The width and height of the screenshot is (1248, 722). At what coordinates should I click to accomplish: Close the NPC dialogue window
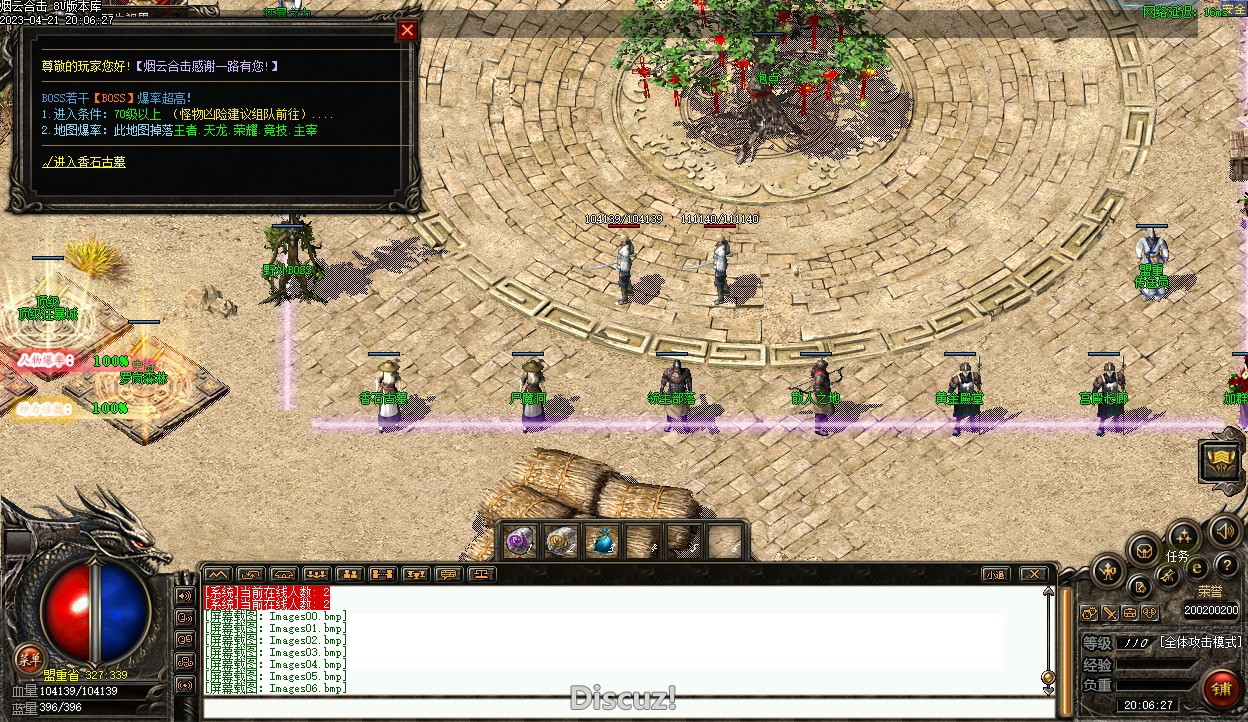[407, 31]
